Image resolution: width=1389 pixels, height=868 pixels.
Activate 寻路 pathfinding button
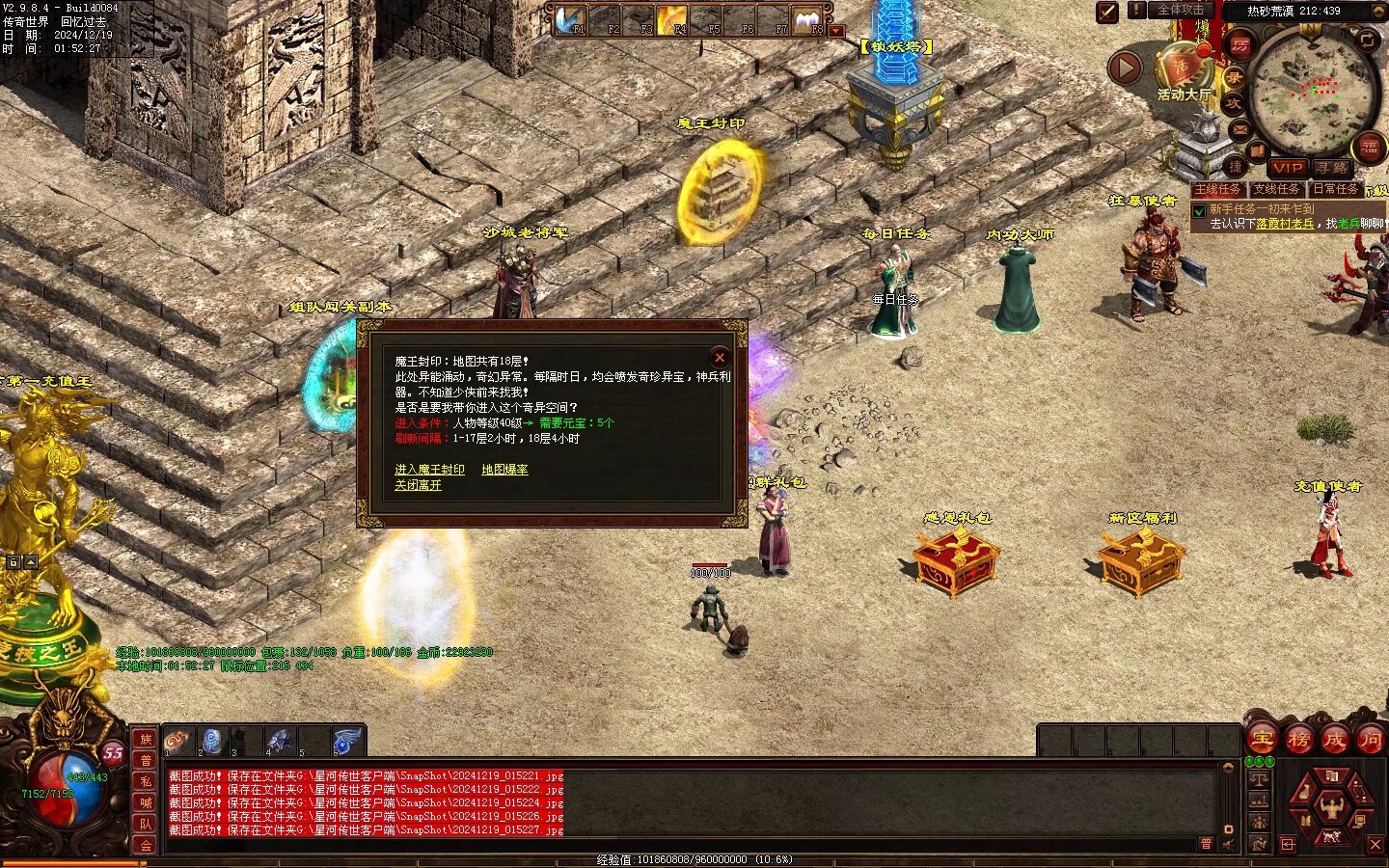point(1332,168)
